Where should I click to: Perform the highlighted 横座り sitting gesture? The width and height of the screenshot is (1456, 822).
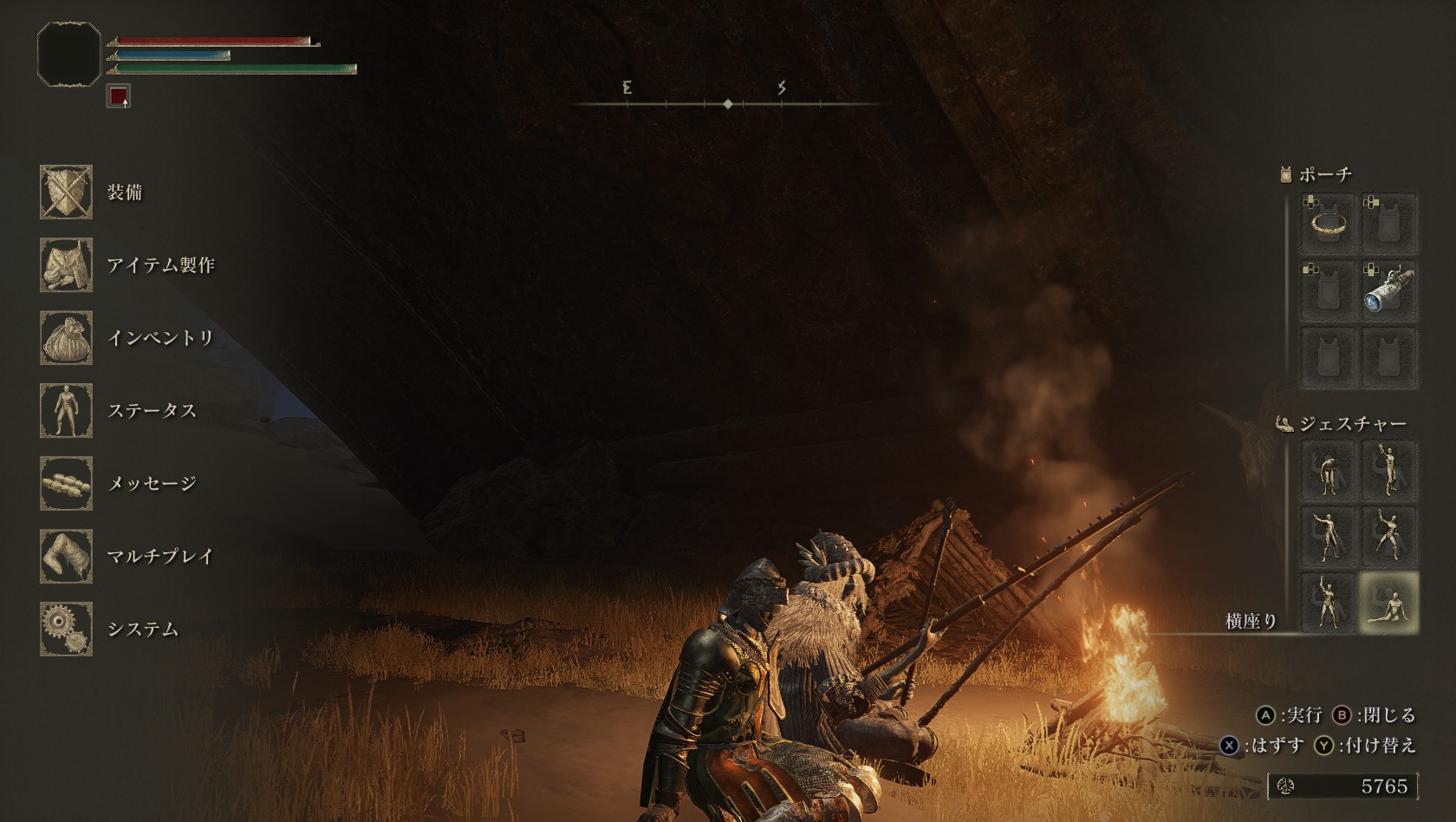[x=1388, y=603]
